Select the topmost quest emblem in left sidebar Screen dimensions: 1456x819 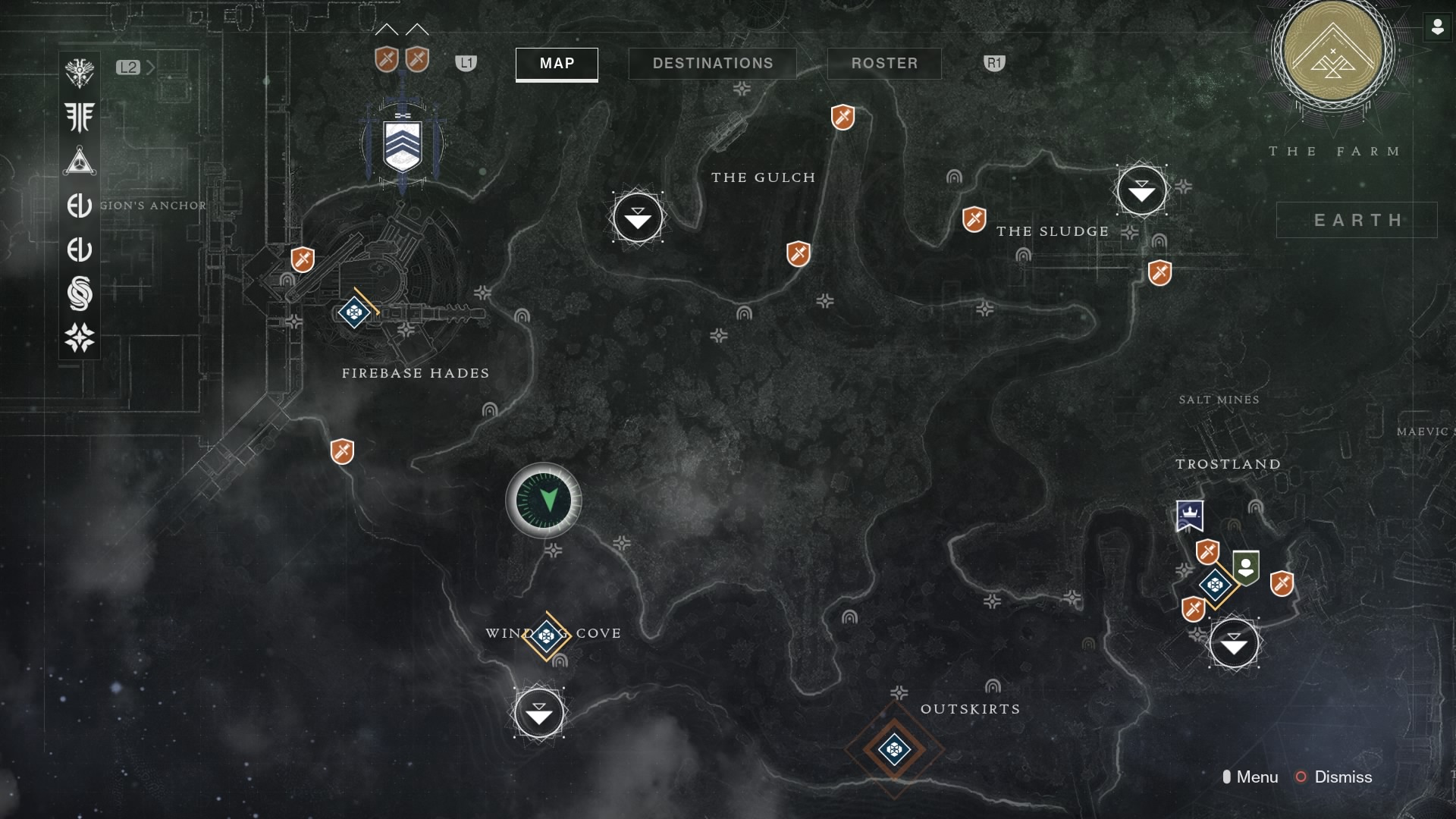click(x=80, y=72)
